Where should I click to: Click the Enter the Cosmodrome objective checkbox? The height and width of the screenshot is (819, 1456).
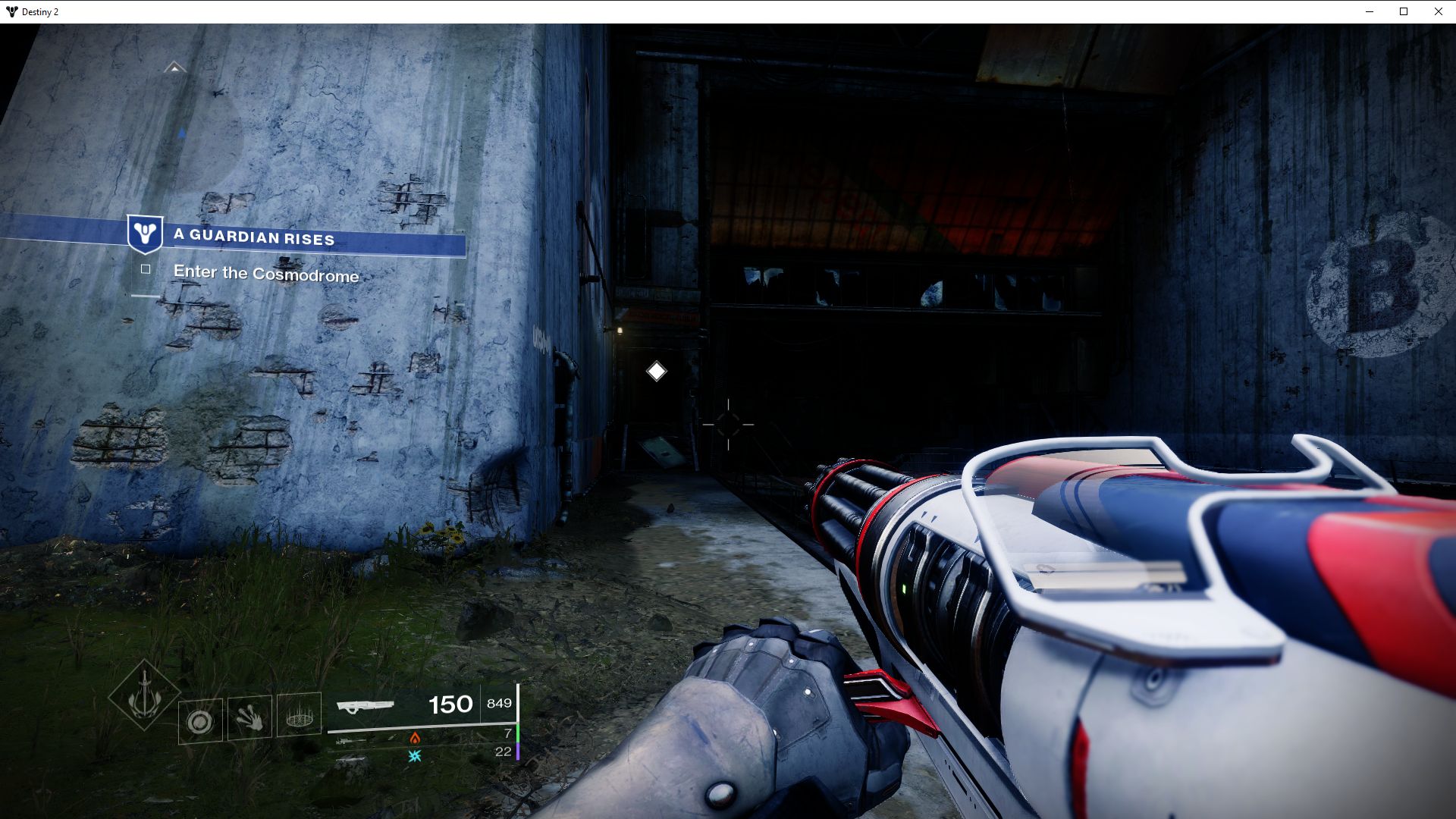[x=146, y=269]
